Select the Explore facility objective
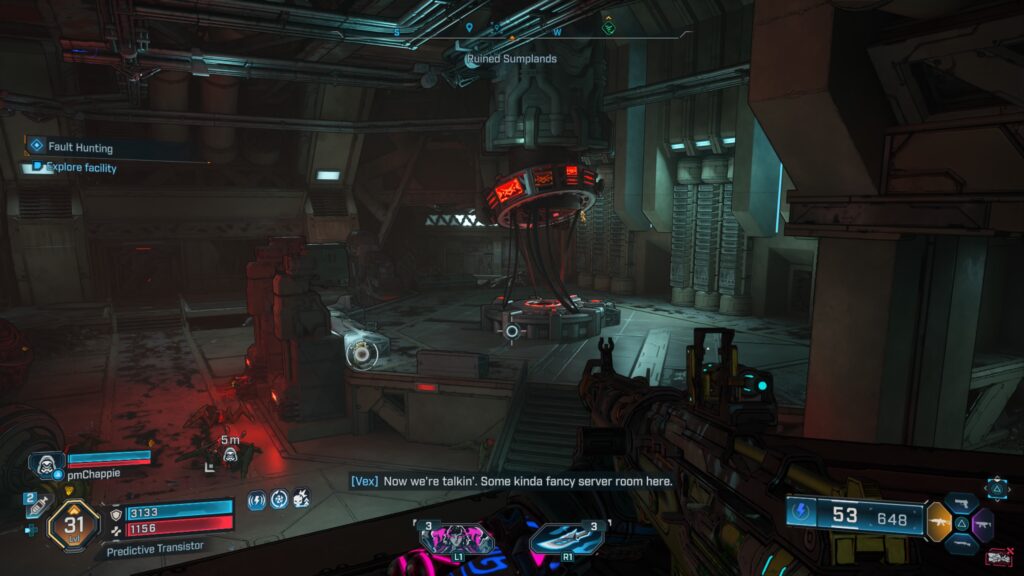Viewport: 1024px width, 576px height. pyautogui.click(x=80, y=168)
